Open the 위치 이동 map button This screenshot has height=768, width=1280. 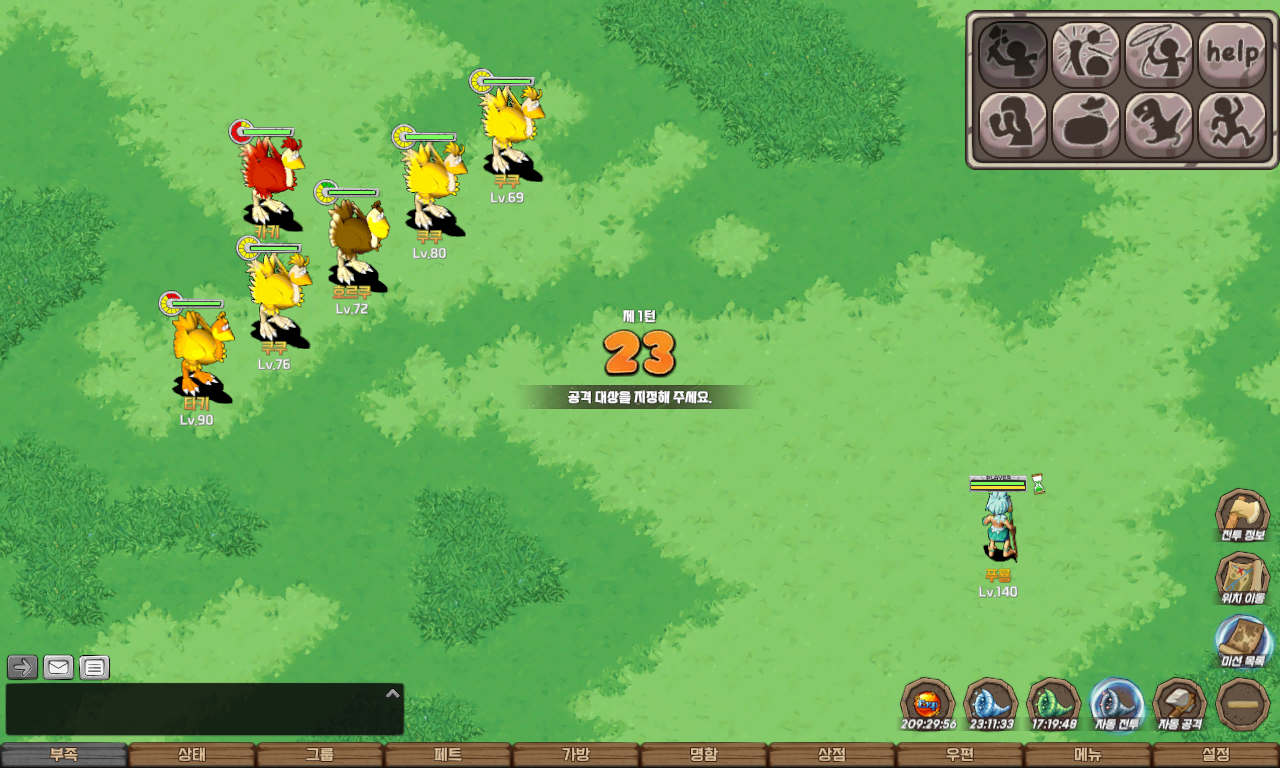coord(1242,579)
